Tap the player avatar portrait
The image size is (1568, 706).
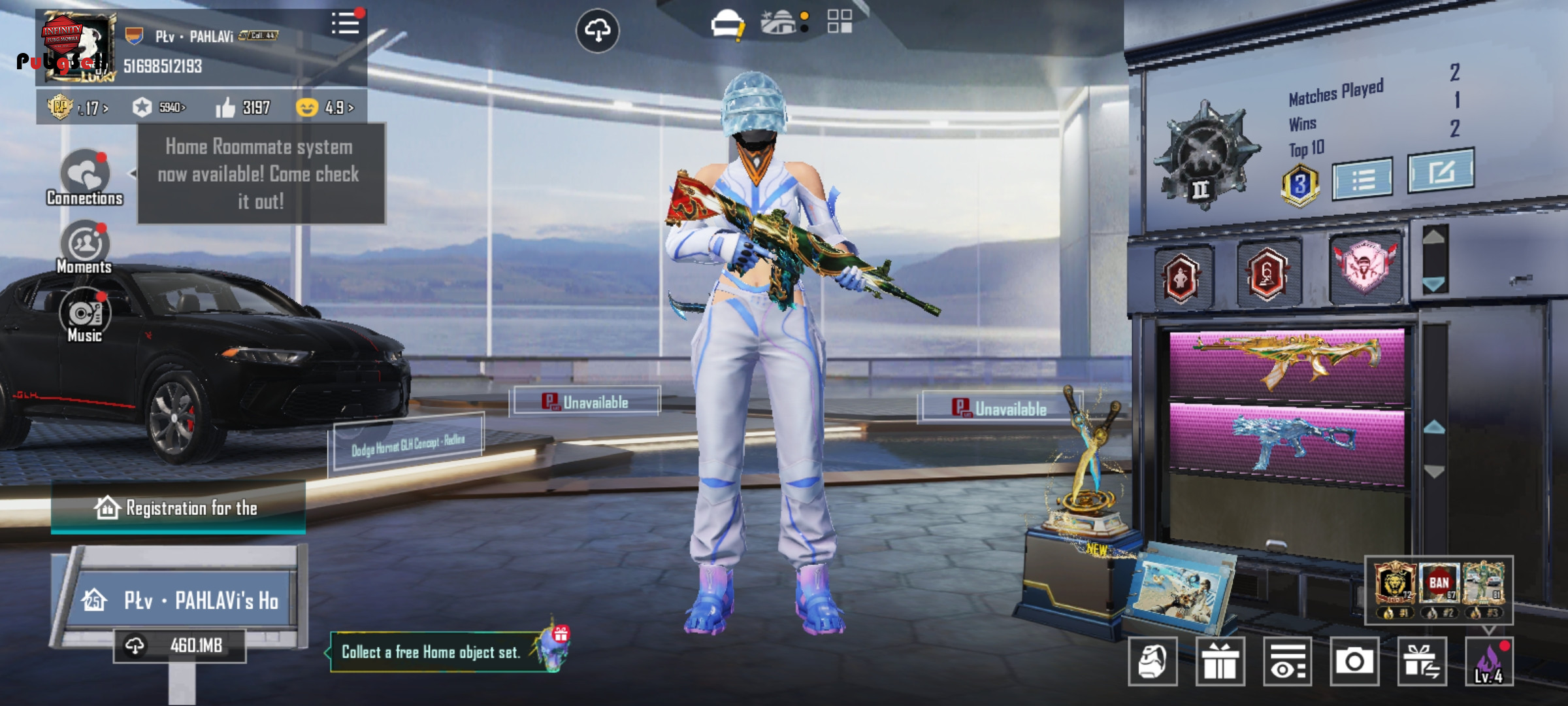click(77, 48)
